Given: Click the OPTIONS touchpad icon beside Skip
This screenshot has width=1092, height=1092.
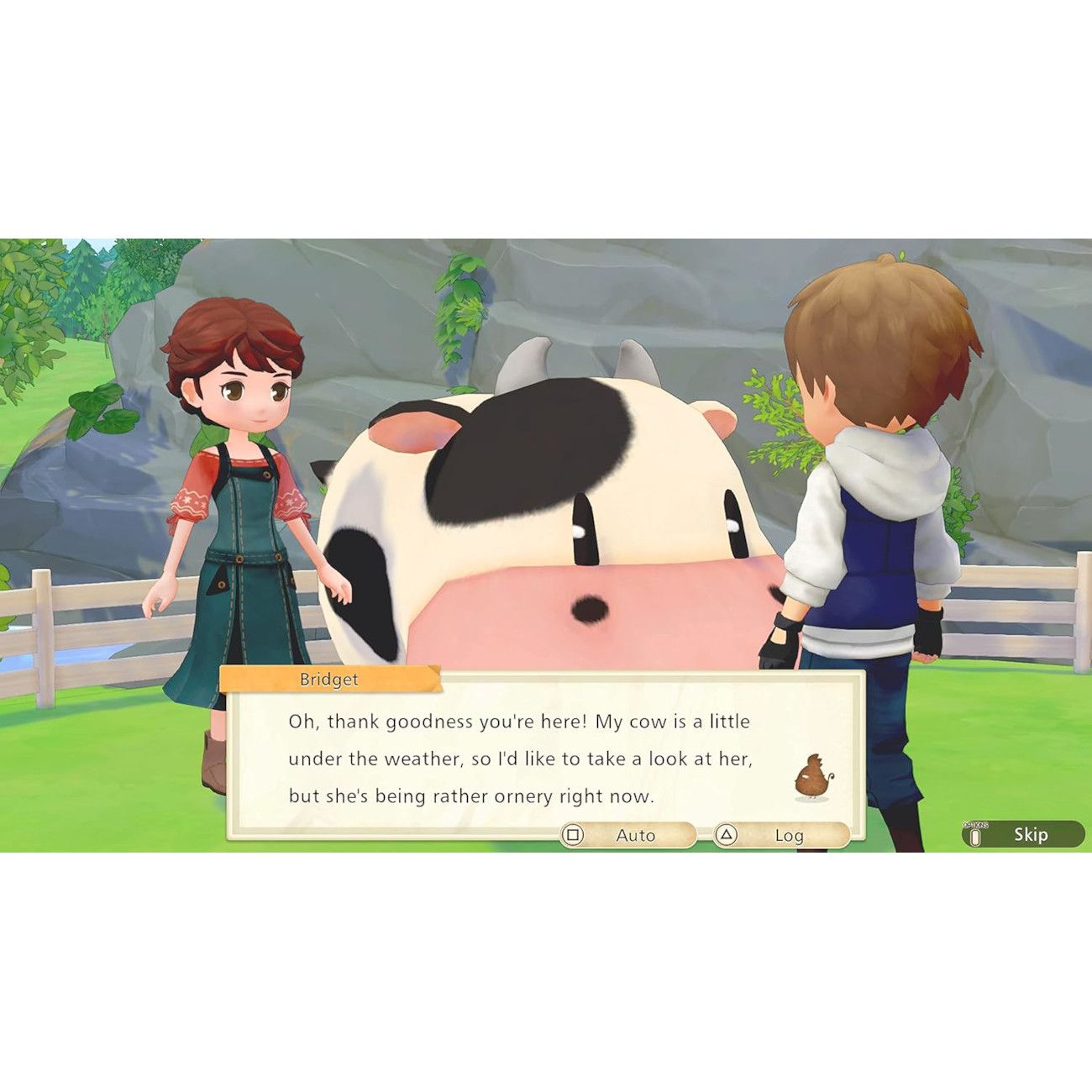Looking at the screenshot, I should (975, 832).
